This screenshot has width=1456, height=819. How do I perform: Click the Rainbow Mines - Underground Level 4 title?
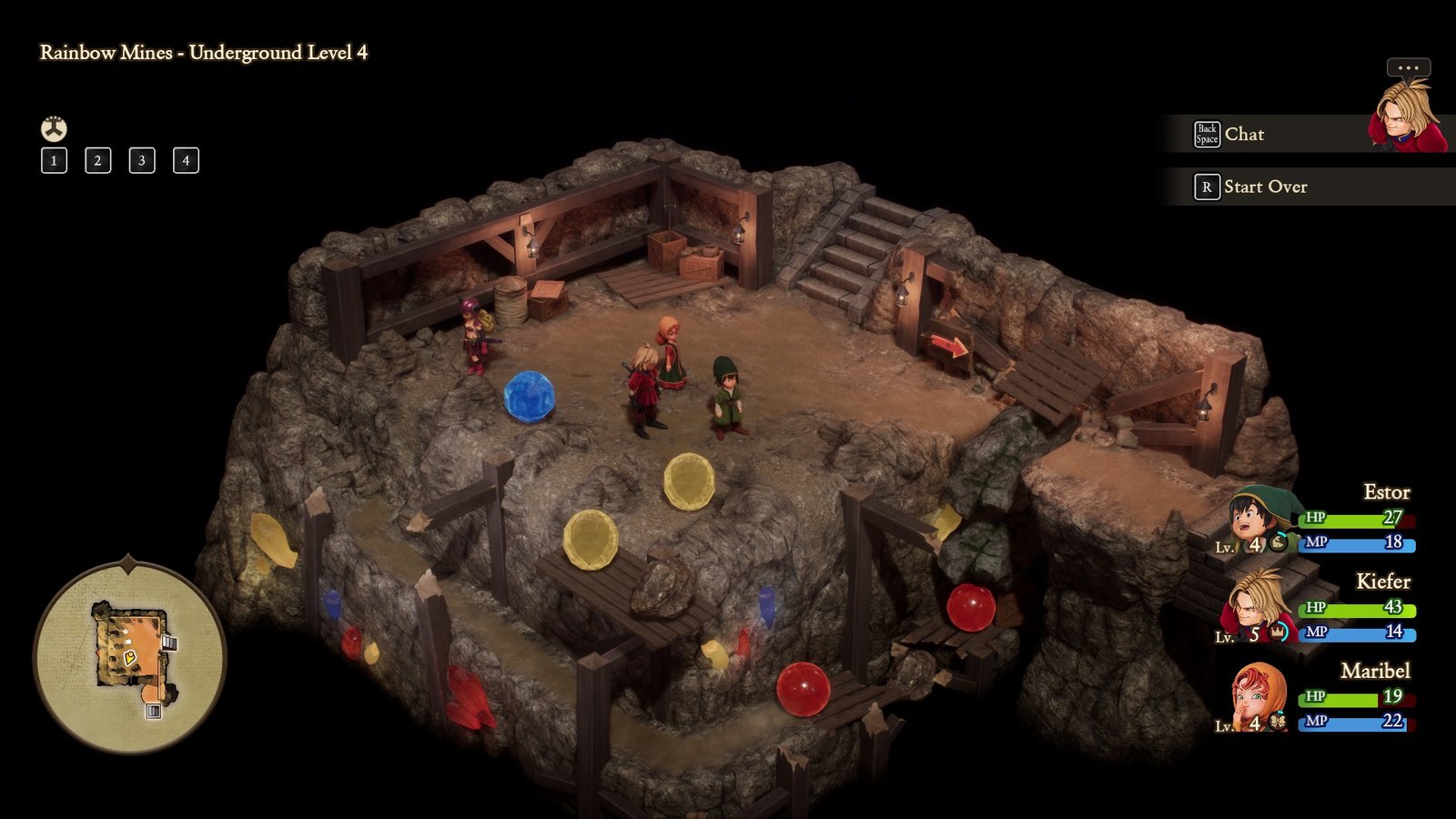point(202,54)
